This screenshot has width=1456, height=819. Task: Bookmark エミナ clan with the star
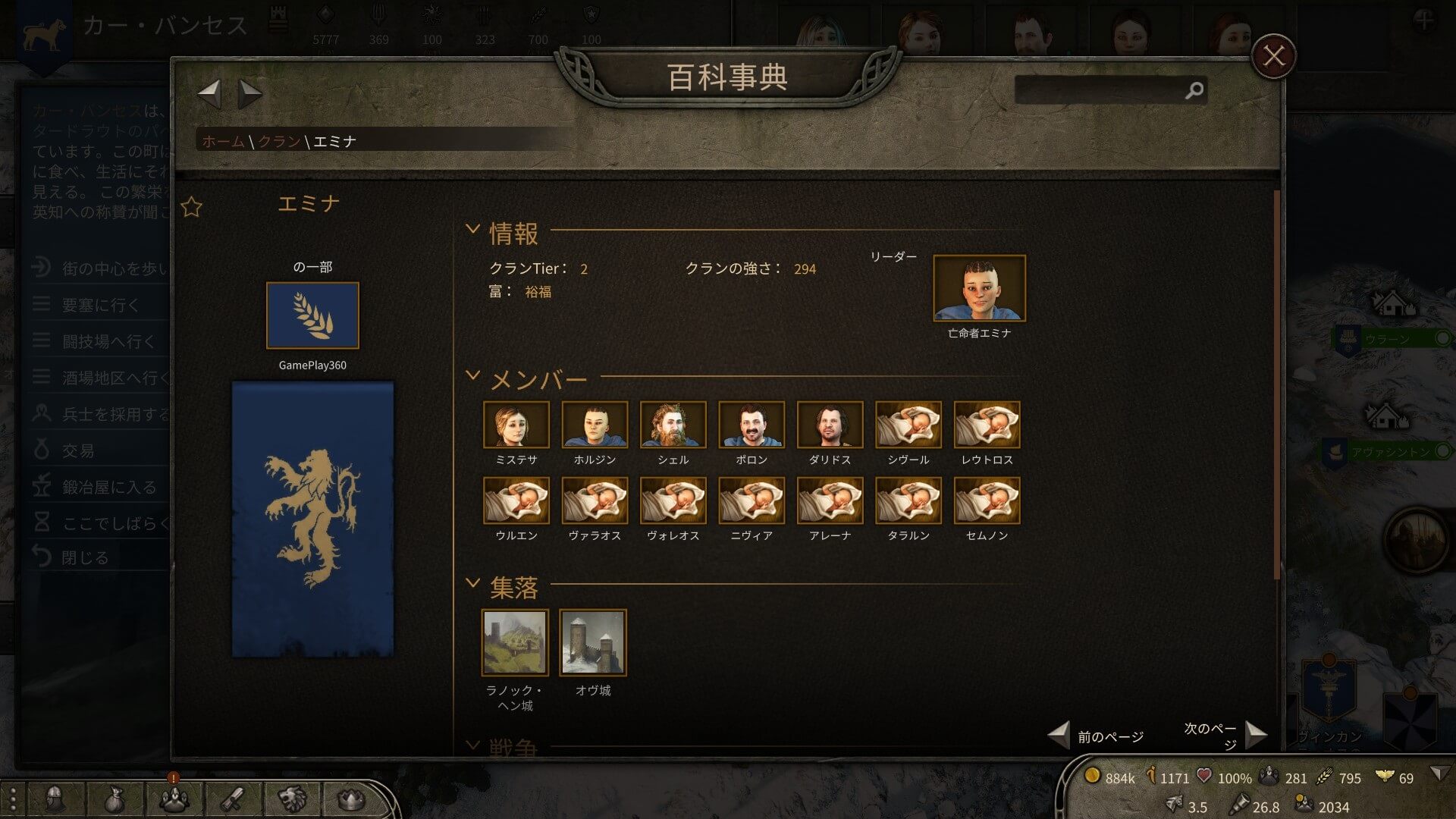192,207
